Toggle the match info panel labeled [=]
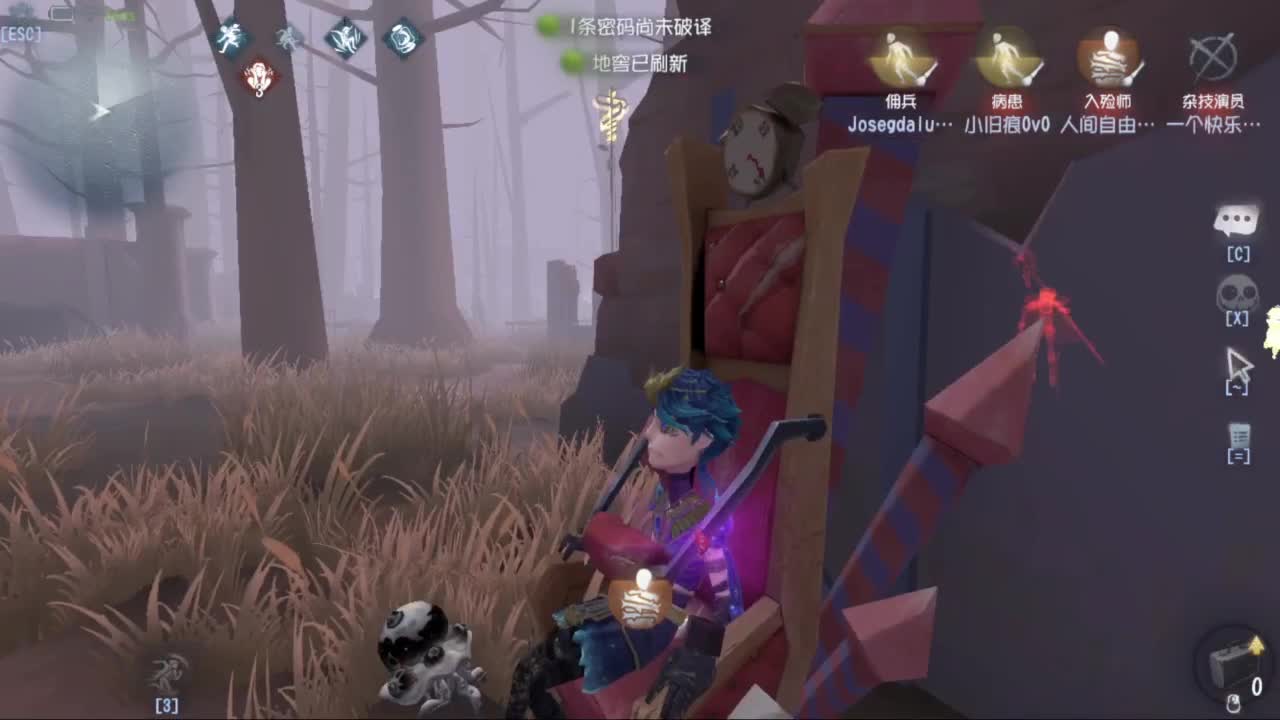The width and height of the screenshot is (1280, 720). 1240,437
